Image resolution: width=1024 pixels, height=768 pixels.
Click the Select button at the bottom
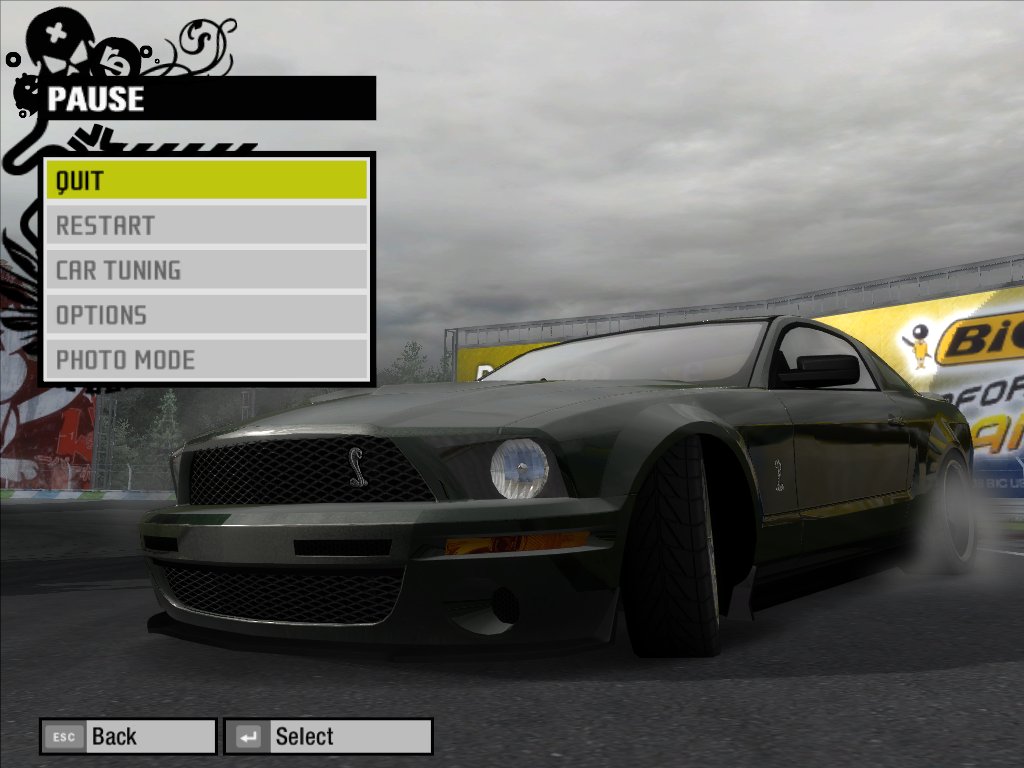click(x=328, y=737)
